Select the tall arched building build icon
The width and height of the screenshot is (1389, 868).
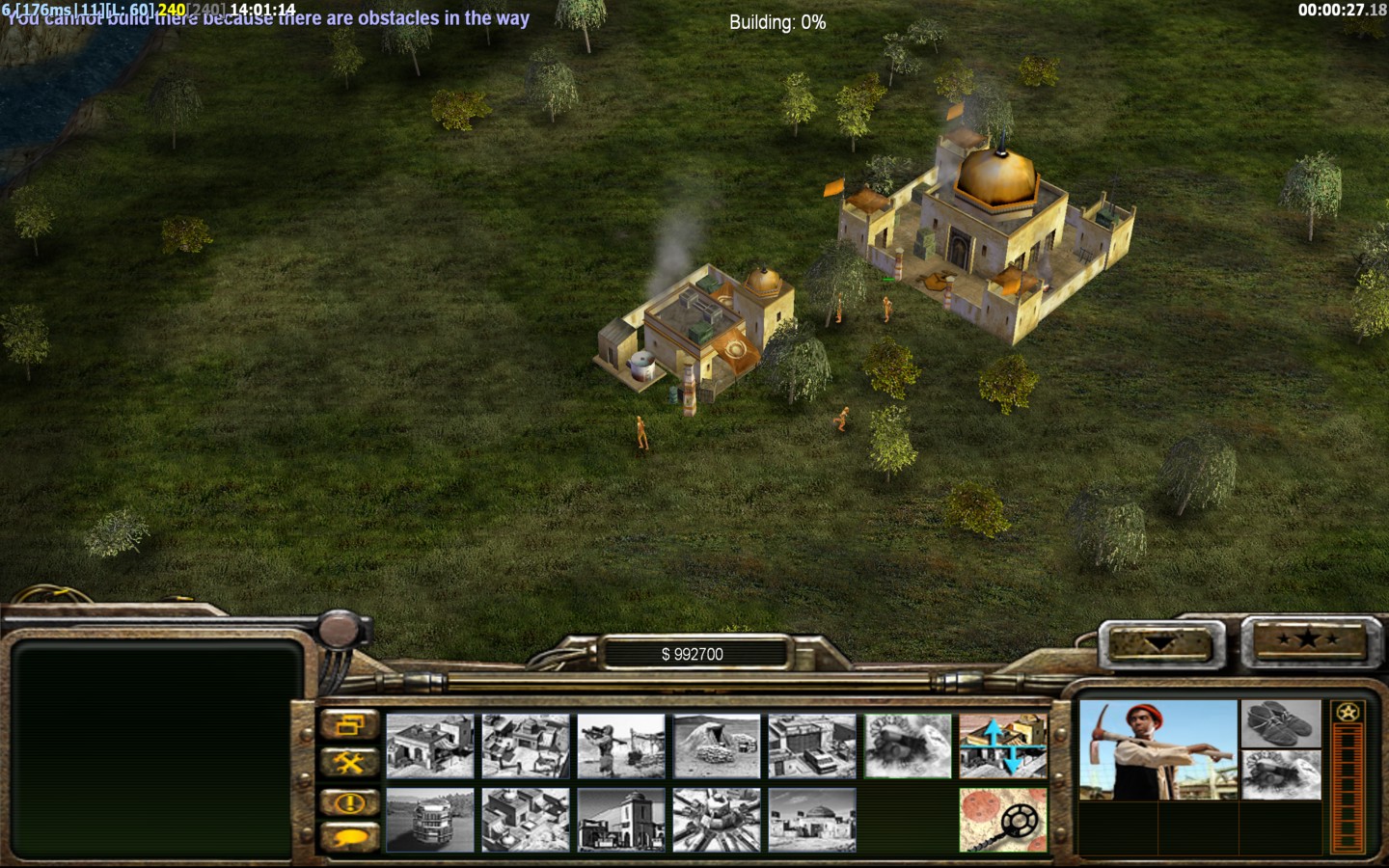pos(621,820)
